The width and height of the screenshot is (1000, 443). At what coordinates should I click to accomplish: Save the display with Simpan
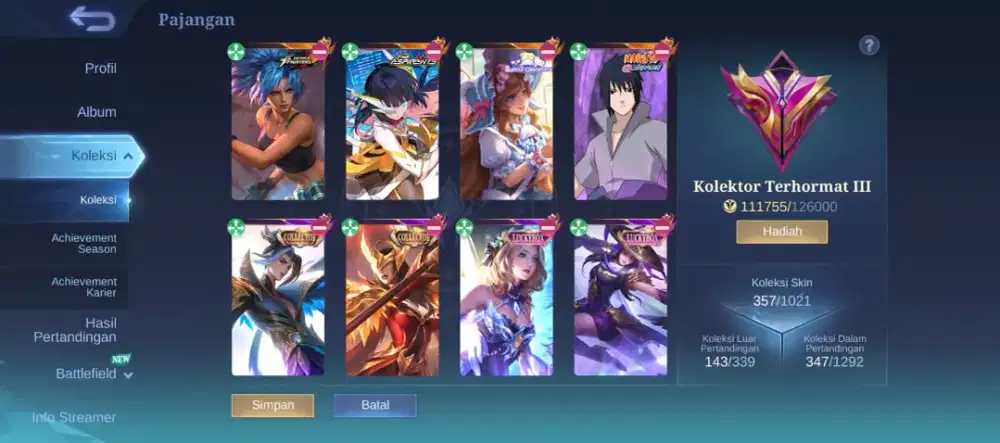tap(272, 405)
